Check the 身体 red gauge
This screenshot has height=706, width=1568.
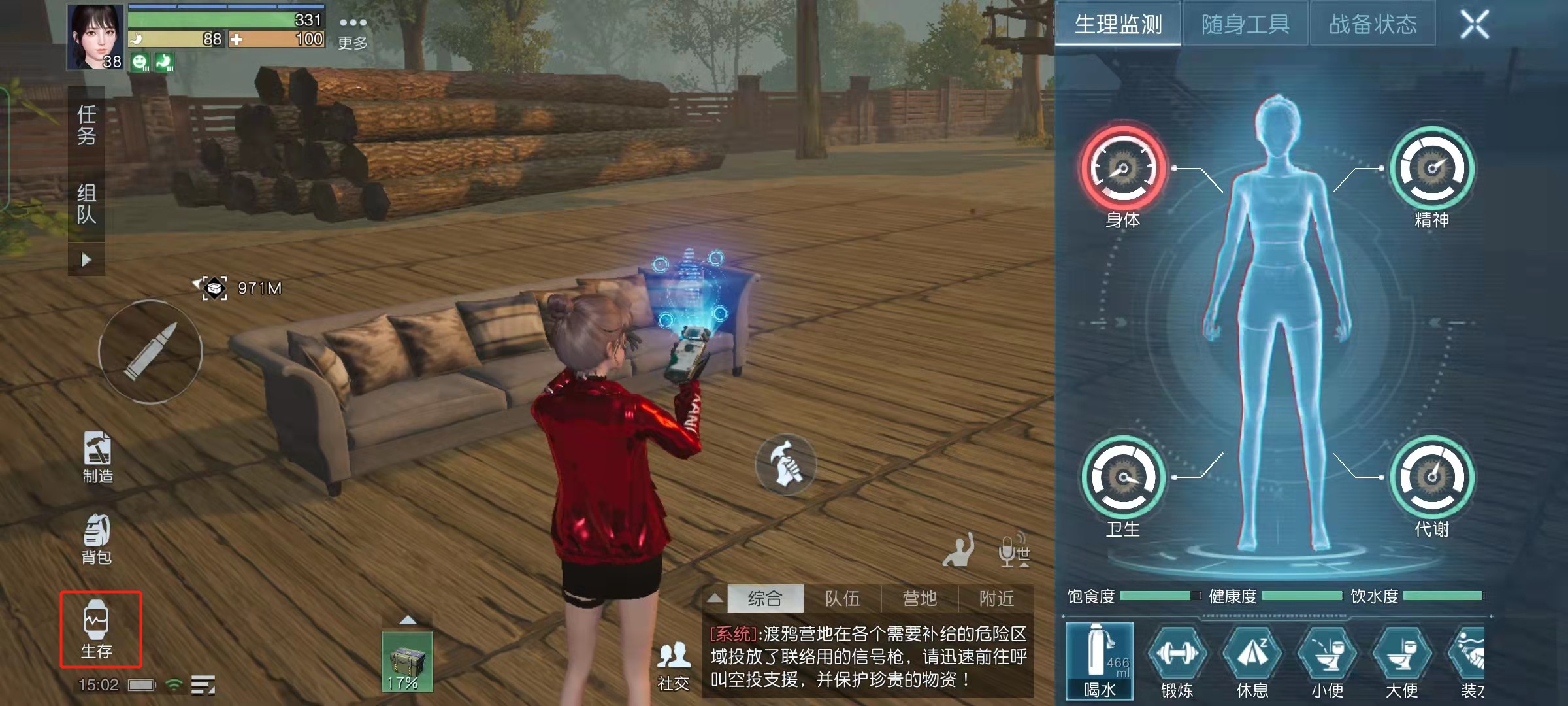pos(1122,169)
